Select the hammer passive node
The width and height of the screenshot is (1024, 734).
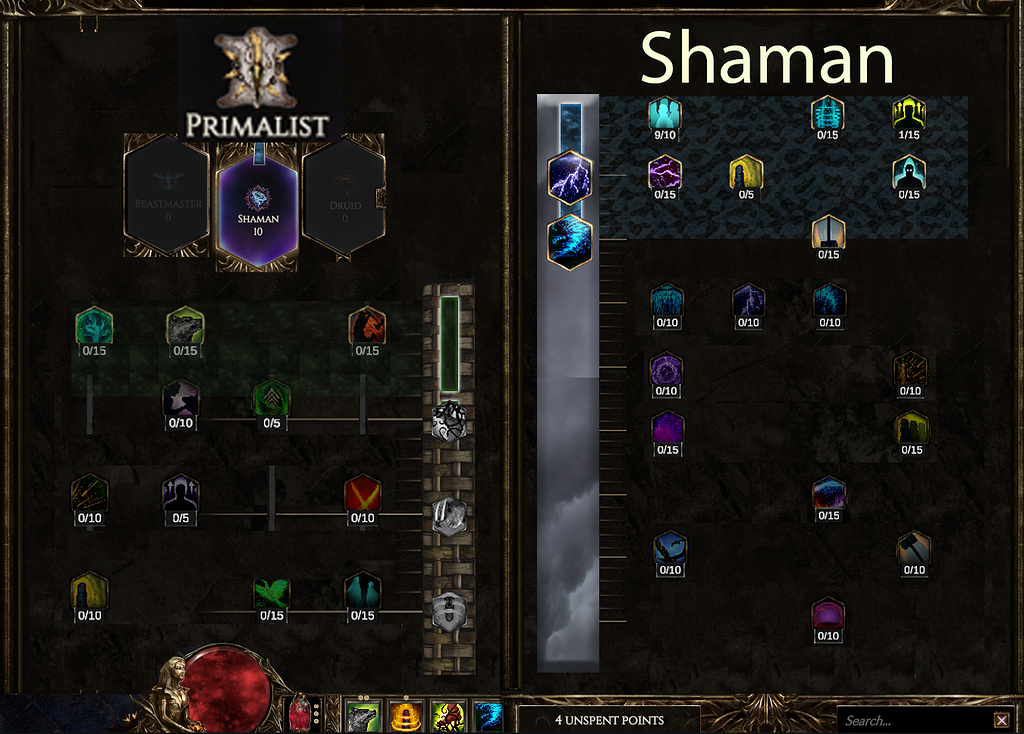point(914,550)
